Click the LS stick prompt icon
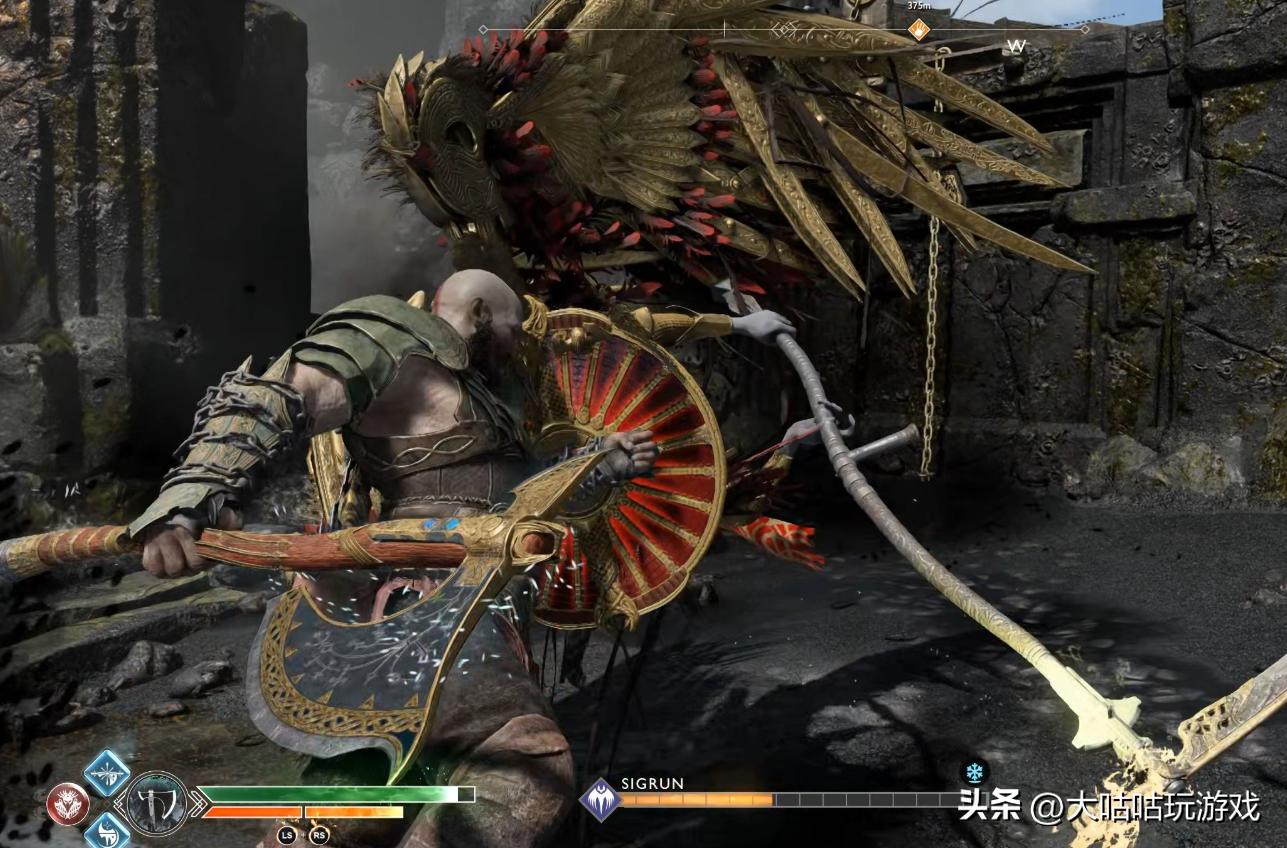This screenshot has height=848, width=1287. pos(288,833)
